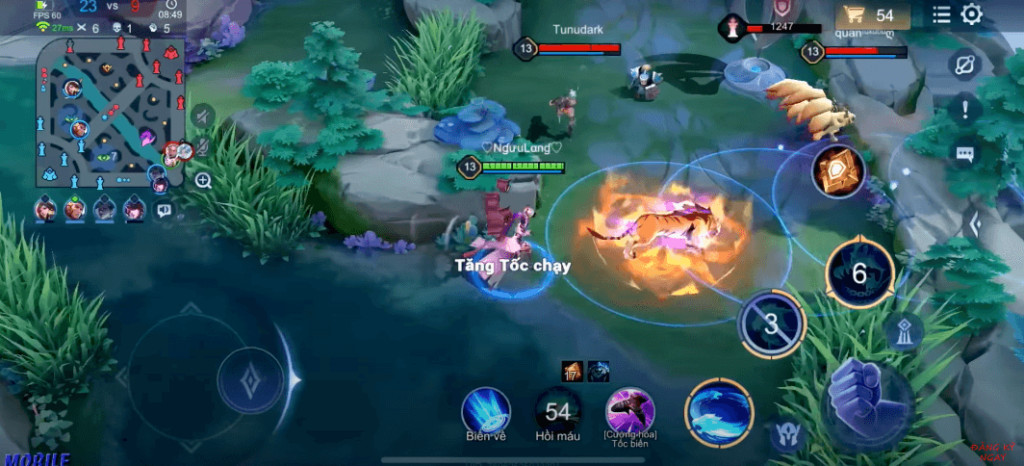Select the skill showing cooldown 3
This screenshot has width=1024, height=466.
point(771,324)
